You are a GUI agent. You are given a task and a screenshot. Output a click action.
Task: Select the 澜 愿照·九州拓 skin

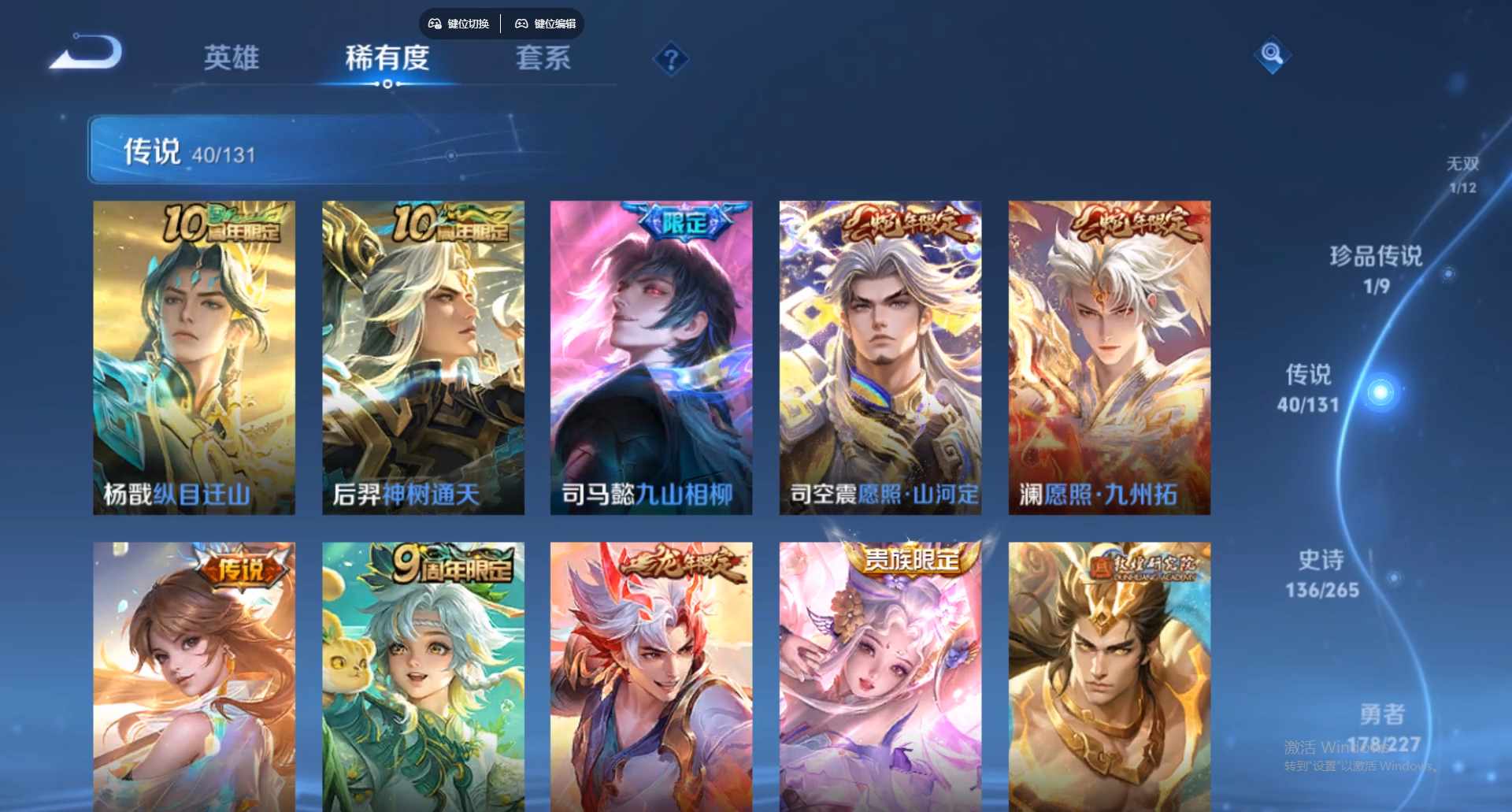click(1109, 354)
